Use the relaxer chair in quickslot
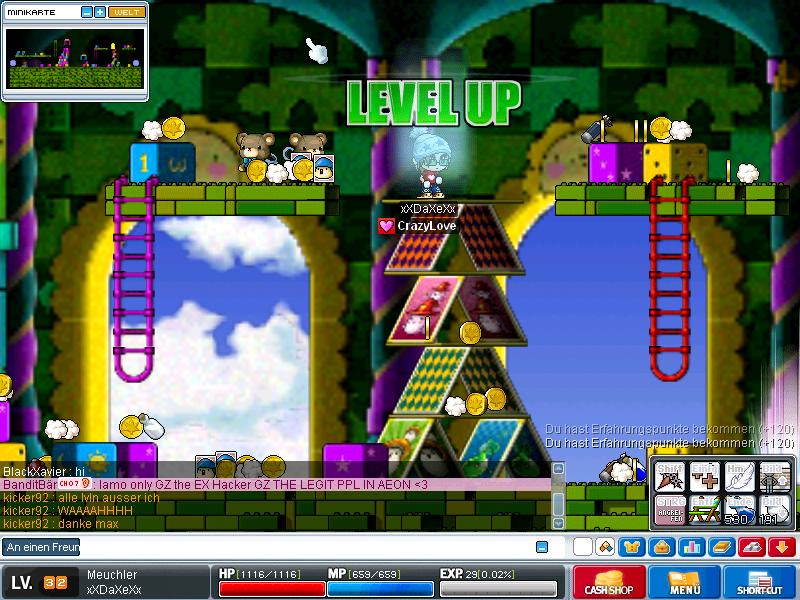Image resolution: width=800 pixels, height=600 pixels. (703, 511)
